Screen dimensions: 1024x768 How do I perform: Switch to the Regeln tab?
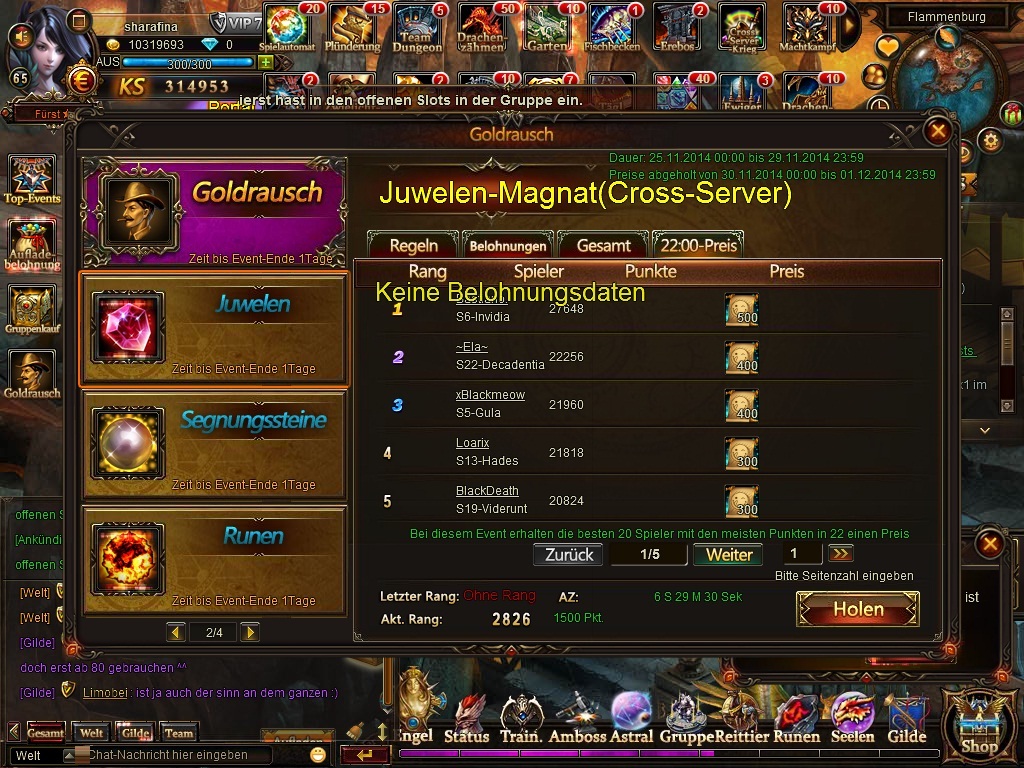(x=413, y=245)
